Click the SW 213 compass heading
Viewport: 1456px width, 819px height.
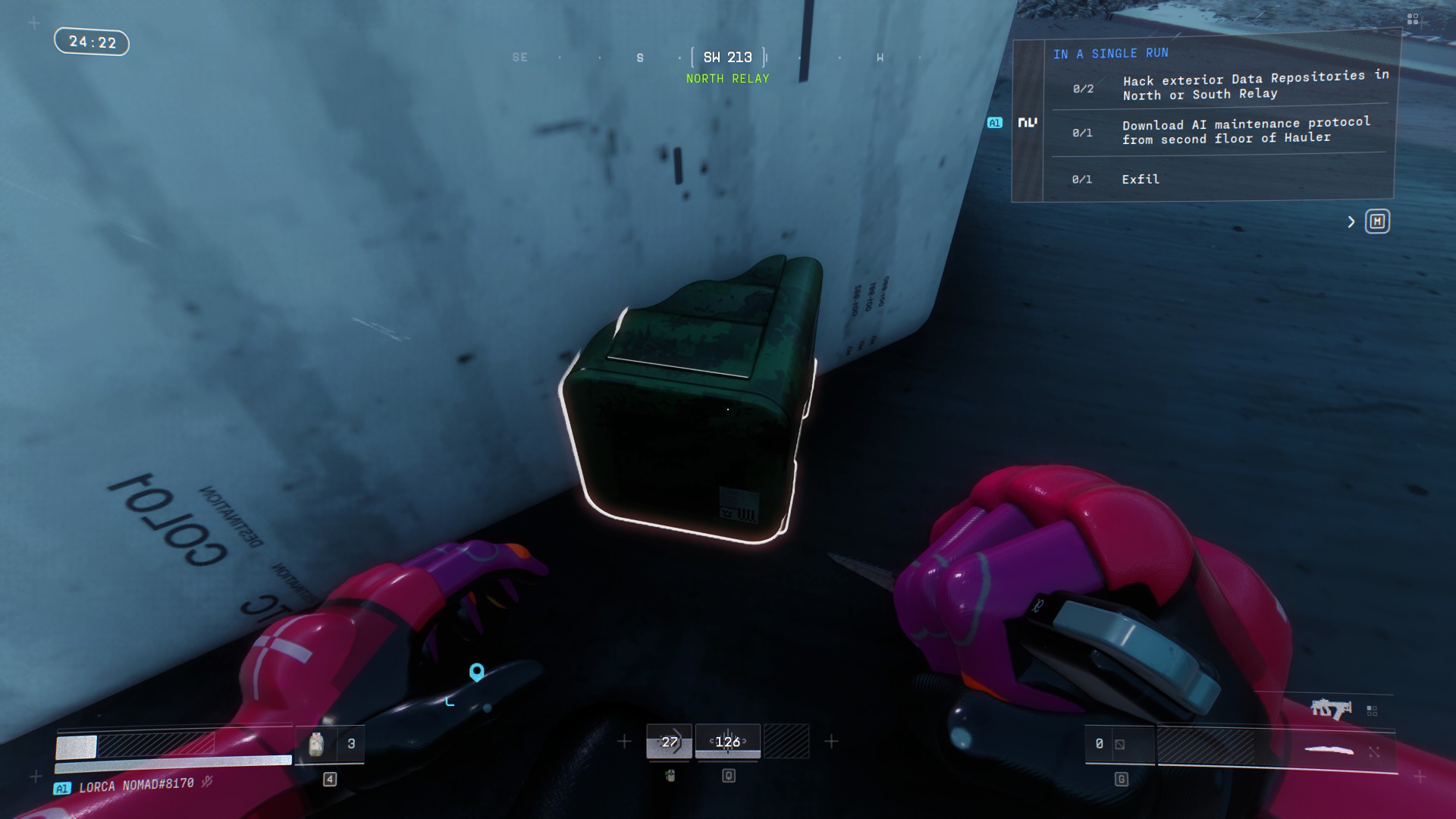click(727, 58)
